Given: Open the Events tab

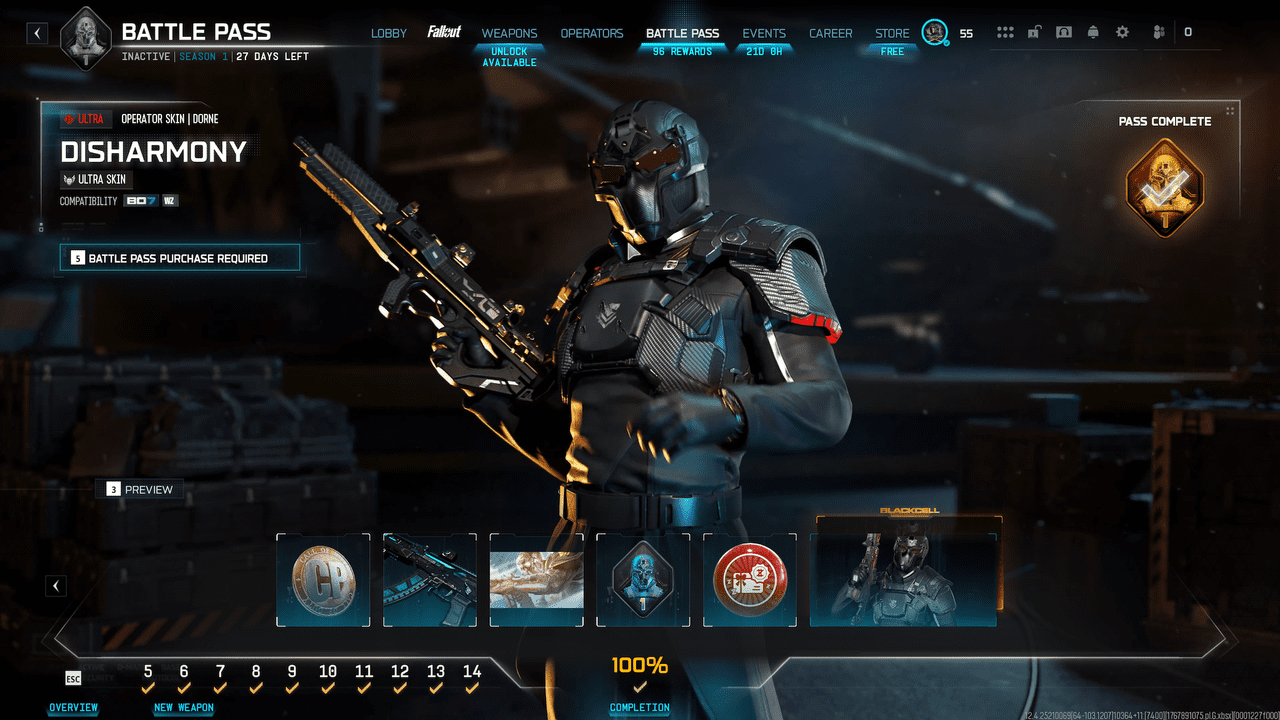Looking at the screenshot, I should tap(764, 33).
